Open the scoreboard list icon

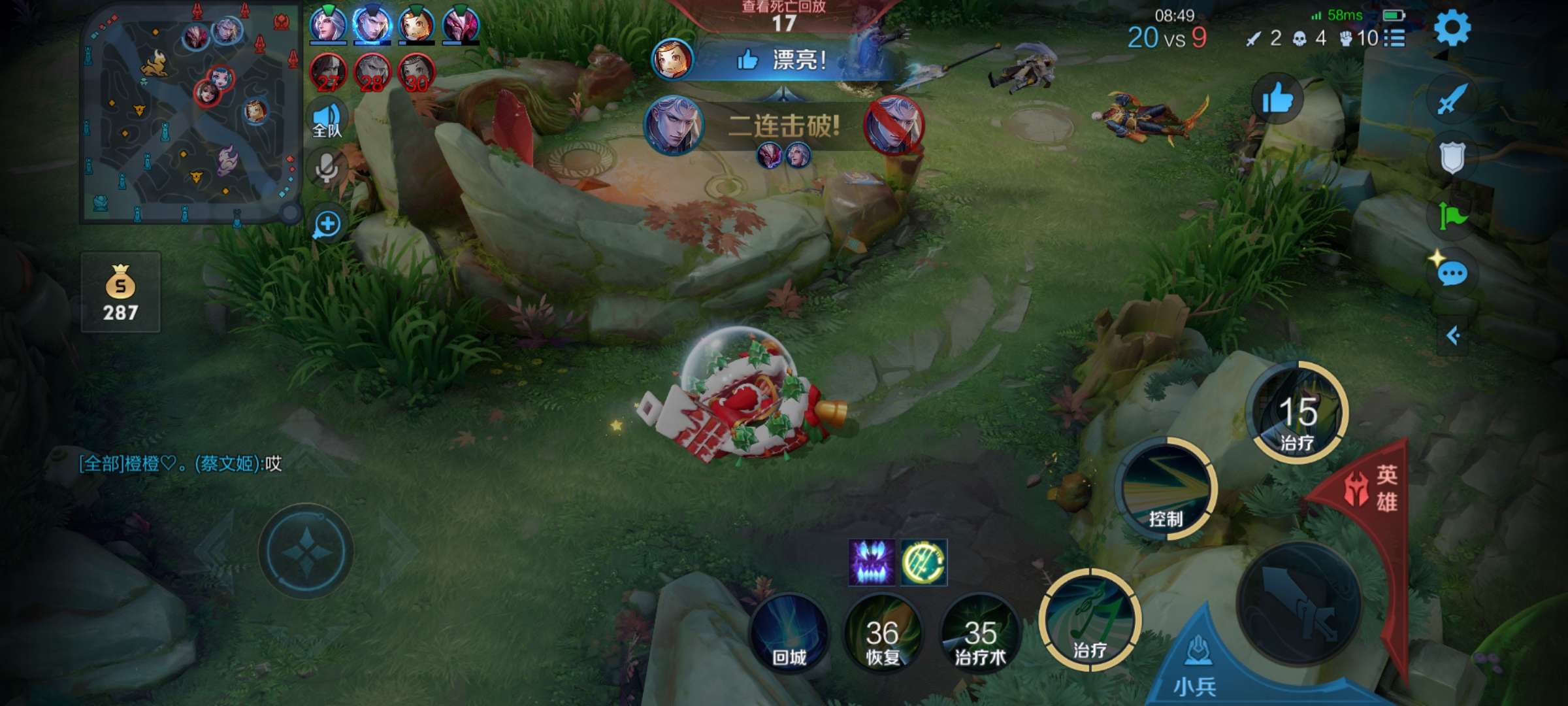point(1394,38)
